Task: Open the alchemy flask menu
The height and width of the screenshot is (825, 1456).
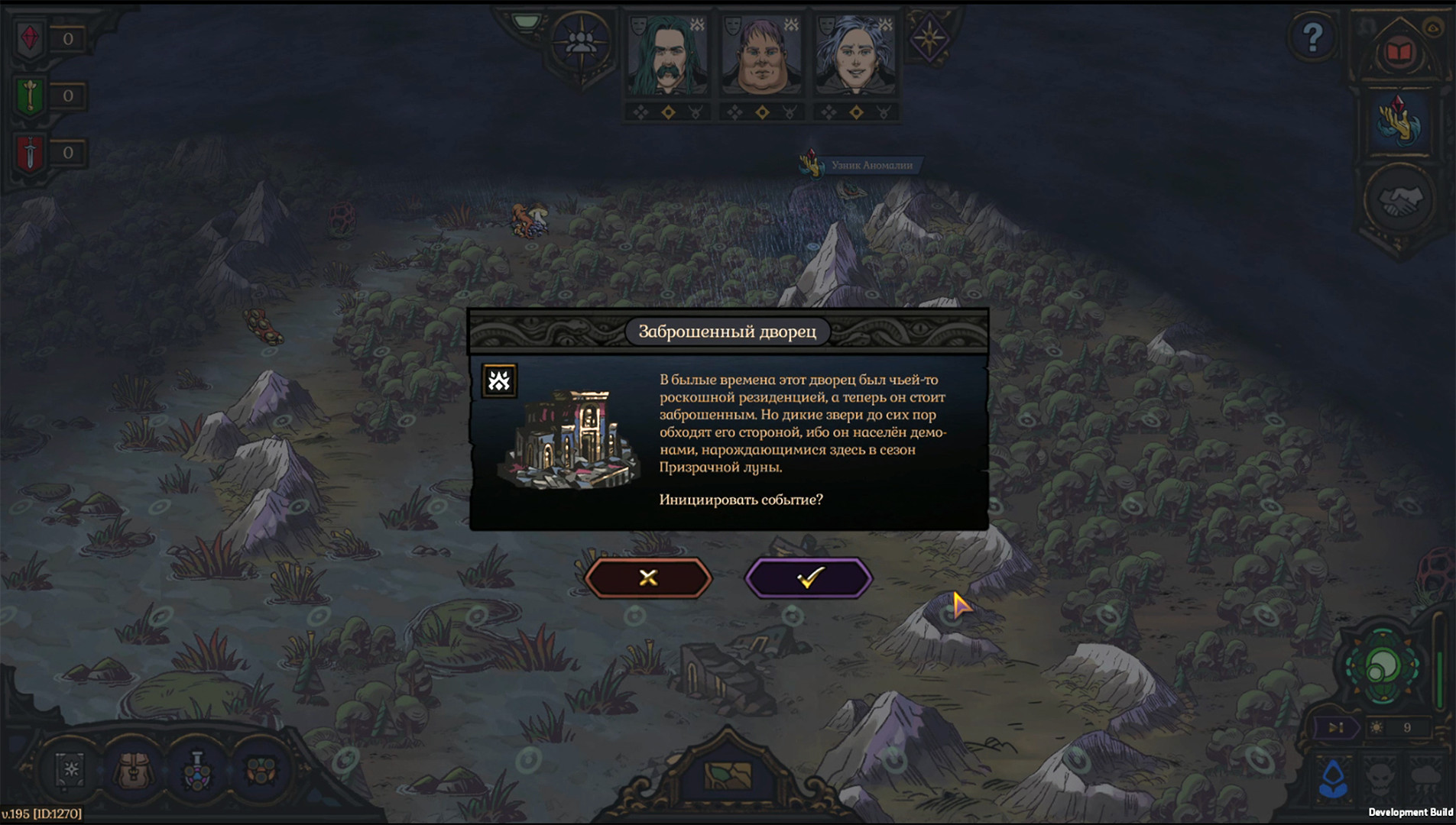Action: click(197, 770)
